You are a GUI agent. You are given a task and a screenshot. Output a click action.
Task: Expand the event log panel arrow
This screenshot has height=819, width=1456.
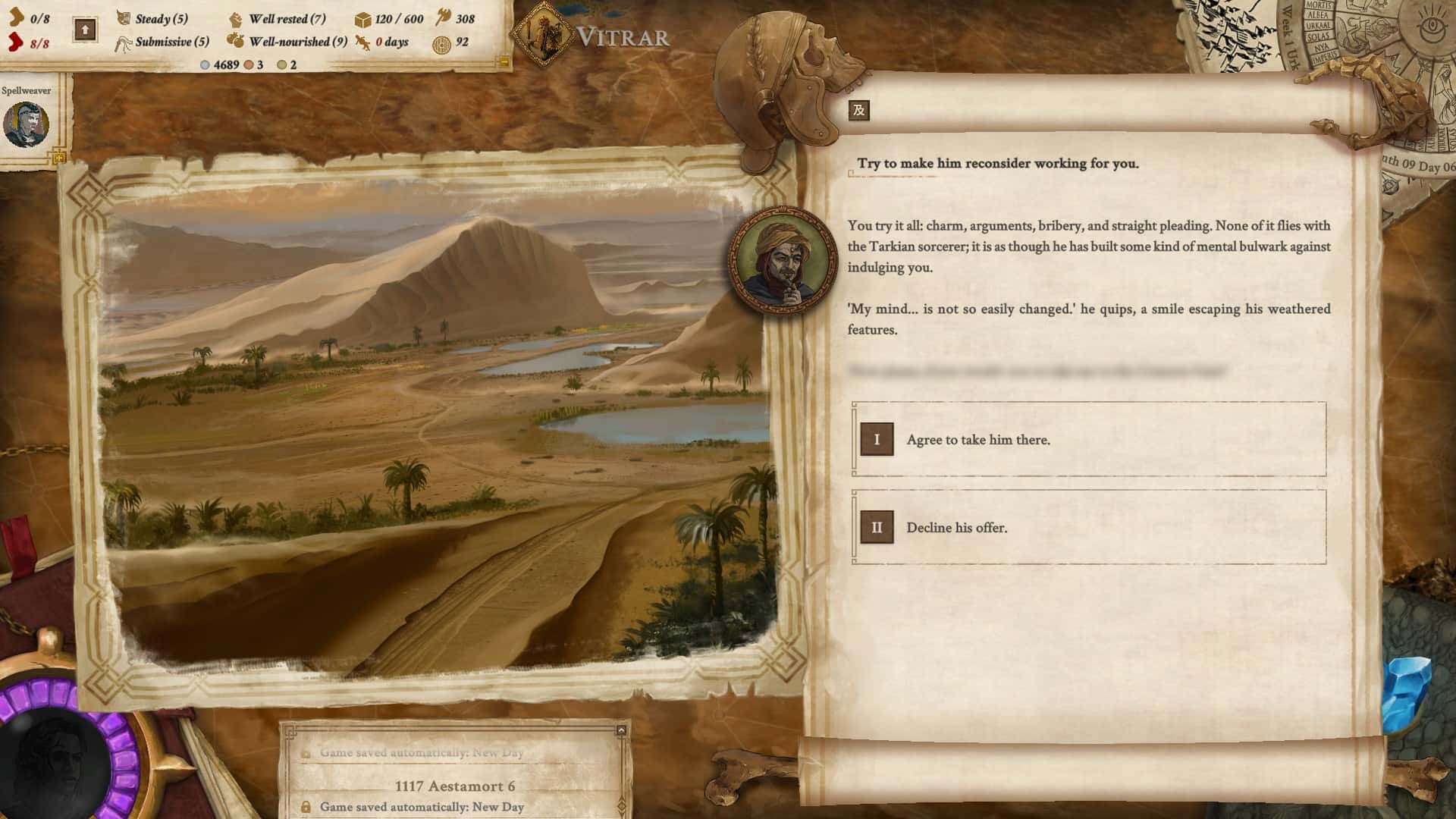(620, 730)
